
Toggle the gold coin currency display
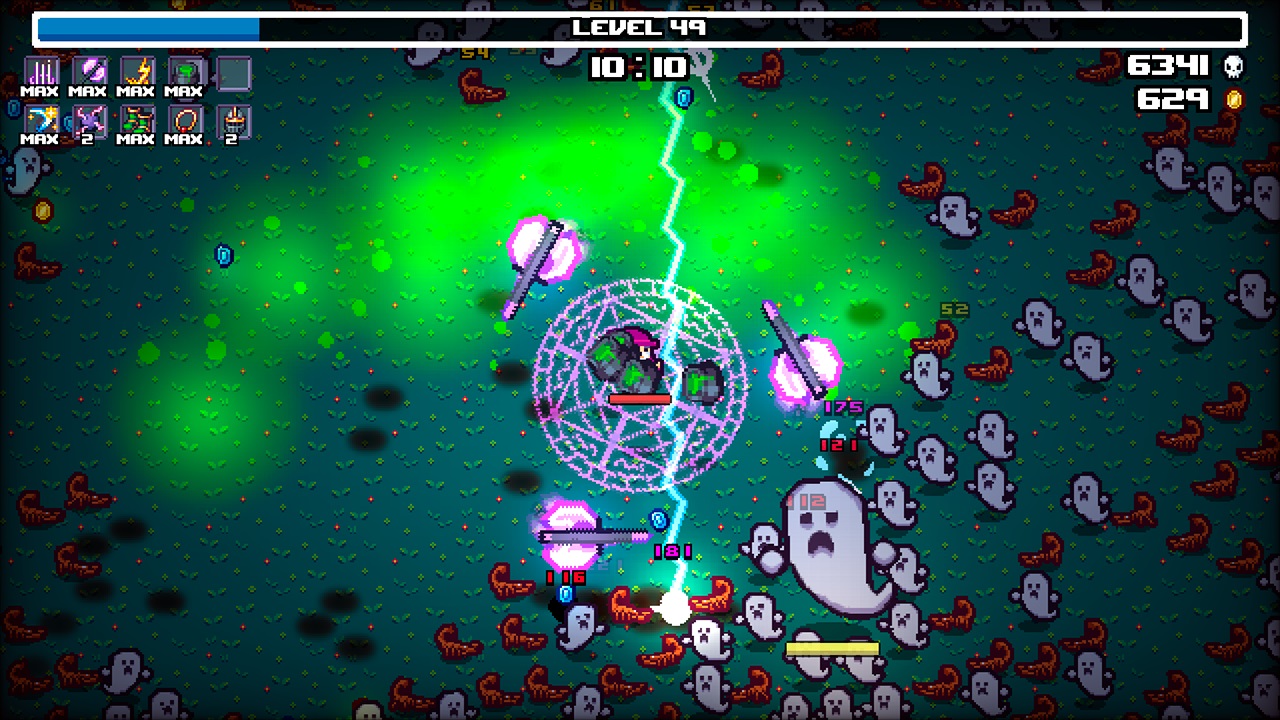point(1232,98)
